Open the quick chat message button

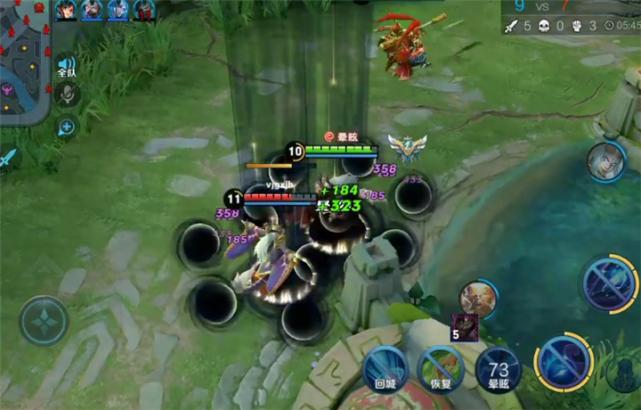(66, 127)
